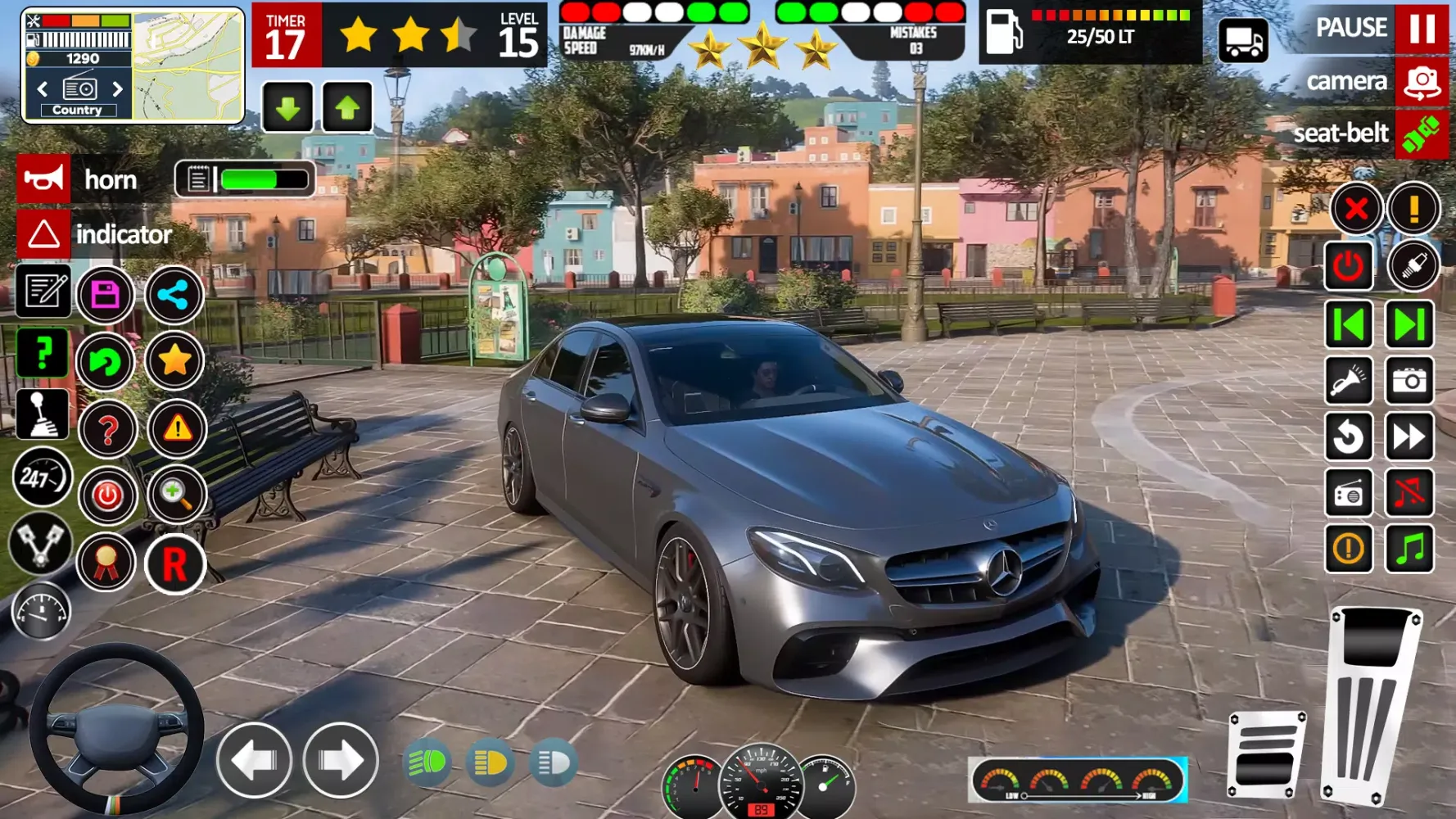Open the minimap
Image resolution: width=1456 pixels, height=819 pixels.
(x=188, y=66)
